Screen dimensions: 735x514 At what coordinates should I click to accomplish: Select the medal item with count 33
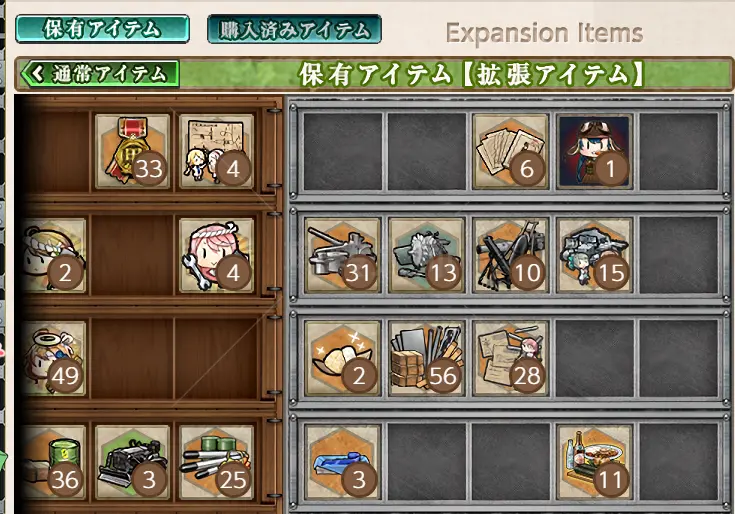coord(132,151)
